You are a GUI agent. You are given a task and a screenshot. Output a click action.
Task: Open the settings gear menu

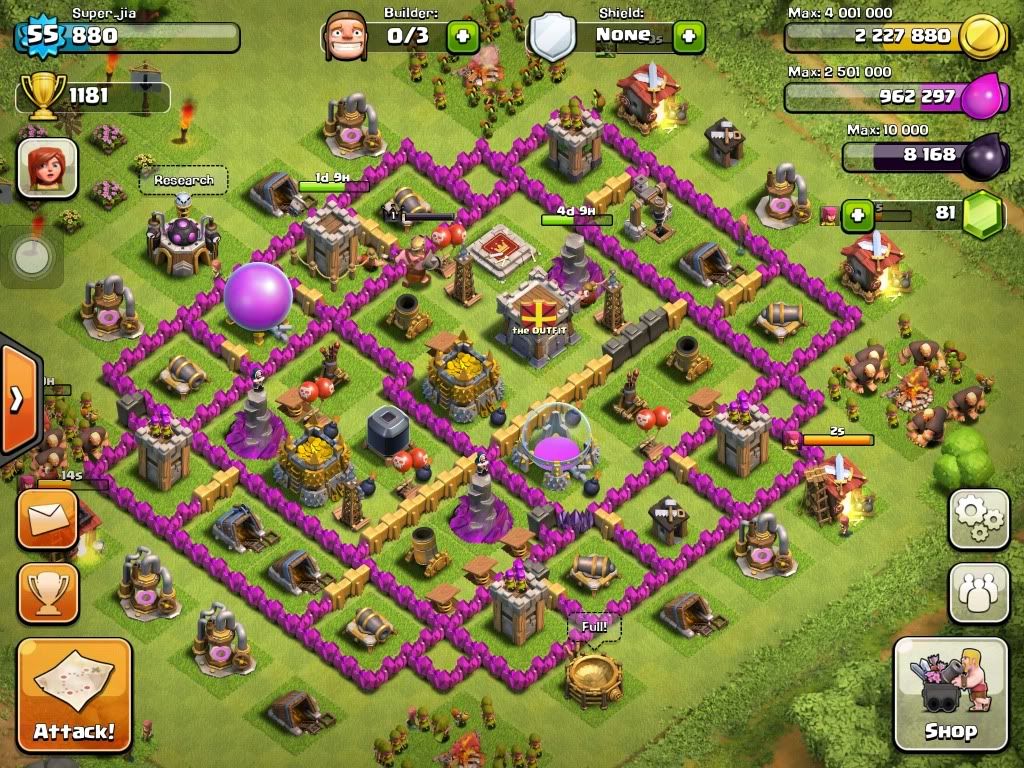(x=979, y=518)
